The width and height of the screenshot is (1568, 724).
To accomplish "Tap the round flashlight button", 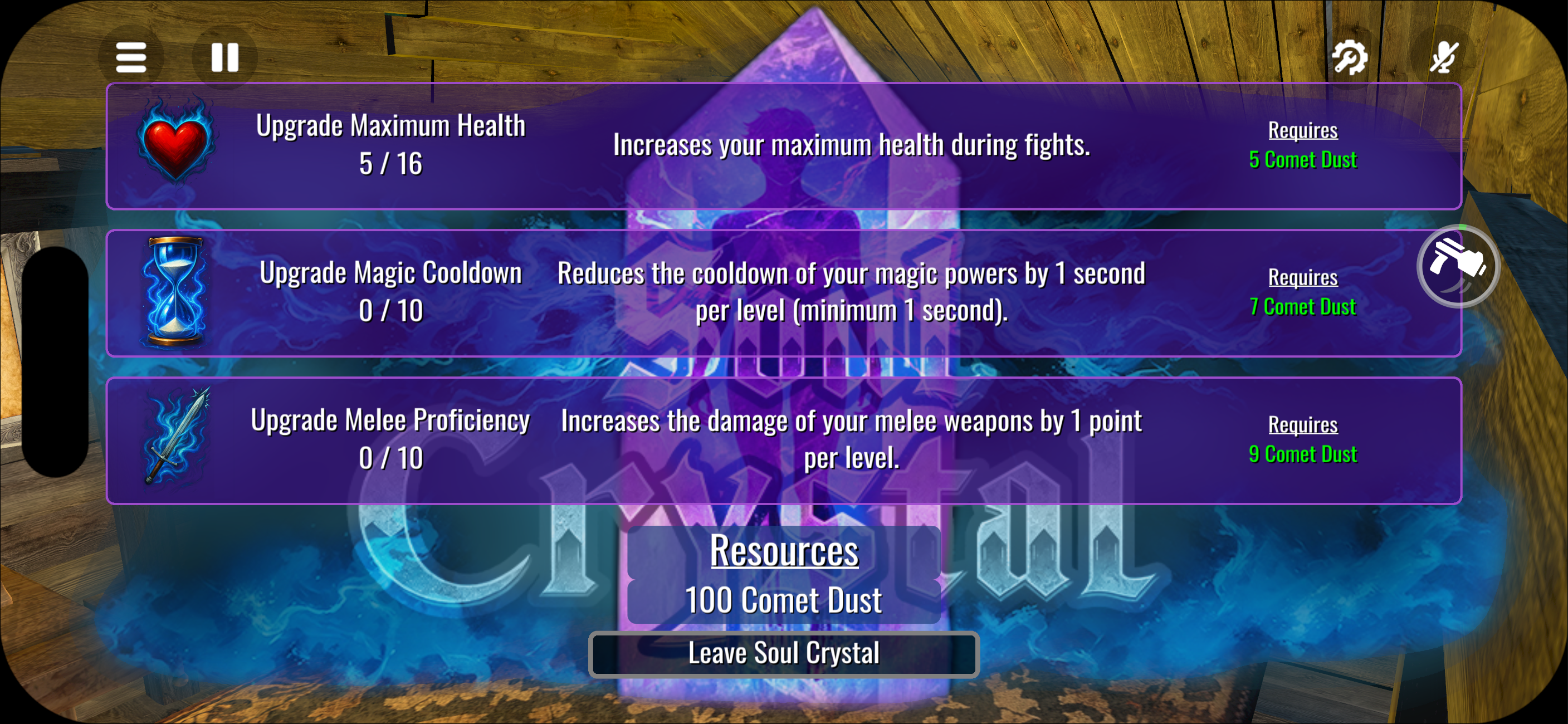I will click(1458, 266).
